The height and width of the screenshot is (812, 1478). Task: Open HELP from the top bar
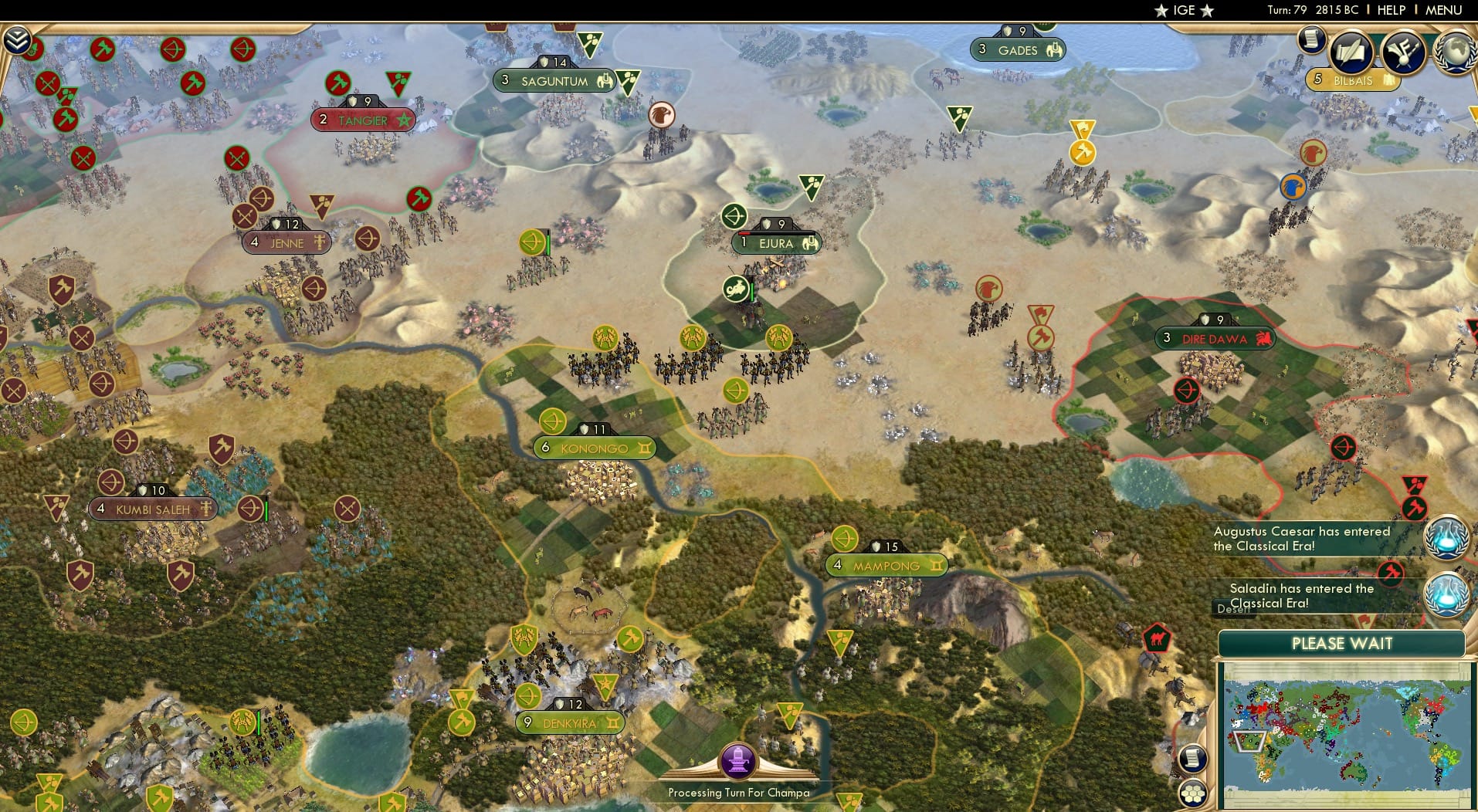(x=1390, y=10)
